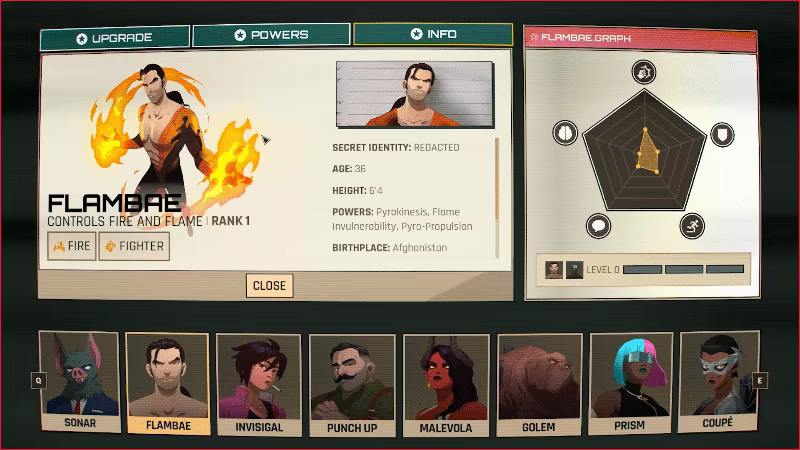Select the shield stat icon on graph
The image size is (800, 450).
[x=721, y=134]
